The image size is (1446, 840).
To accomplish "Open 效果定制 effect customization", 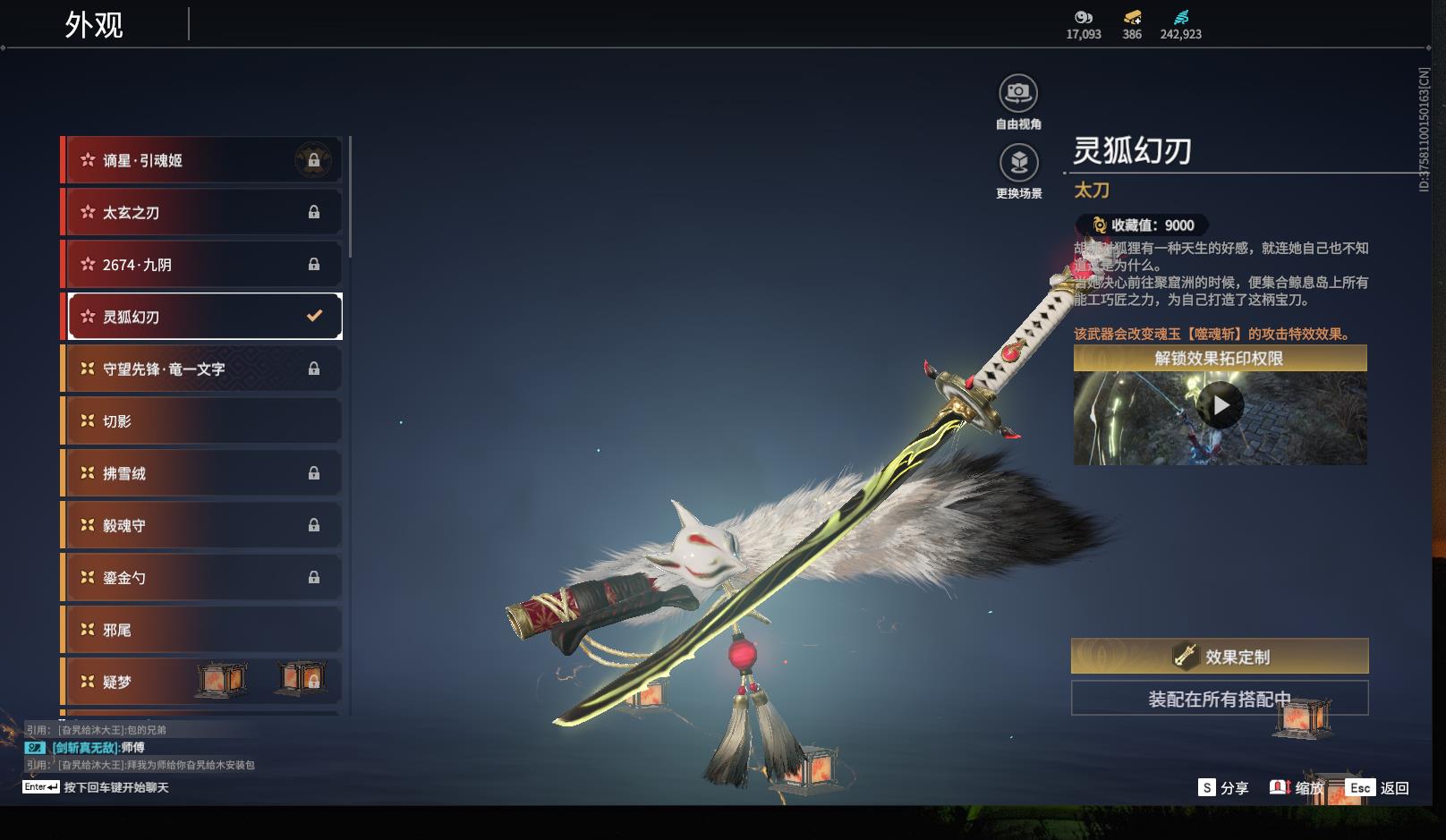I will point(1220,657).
